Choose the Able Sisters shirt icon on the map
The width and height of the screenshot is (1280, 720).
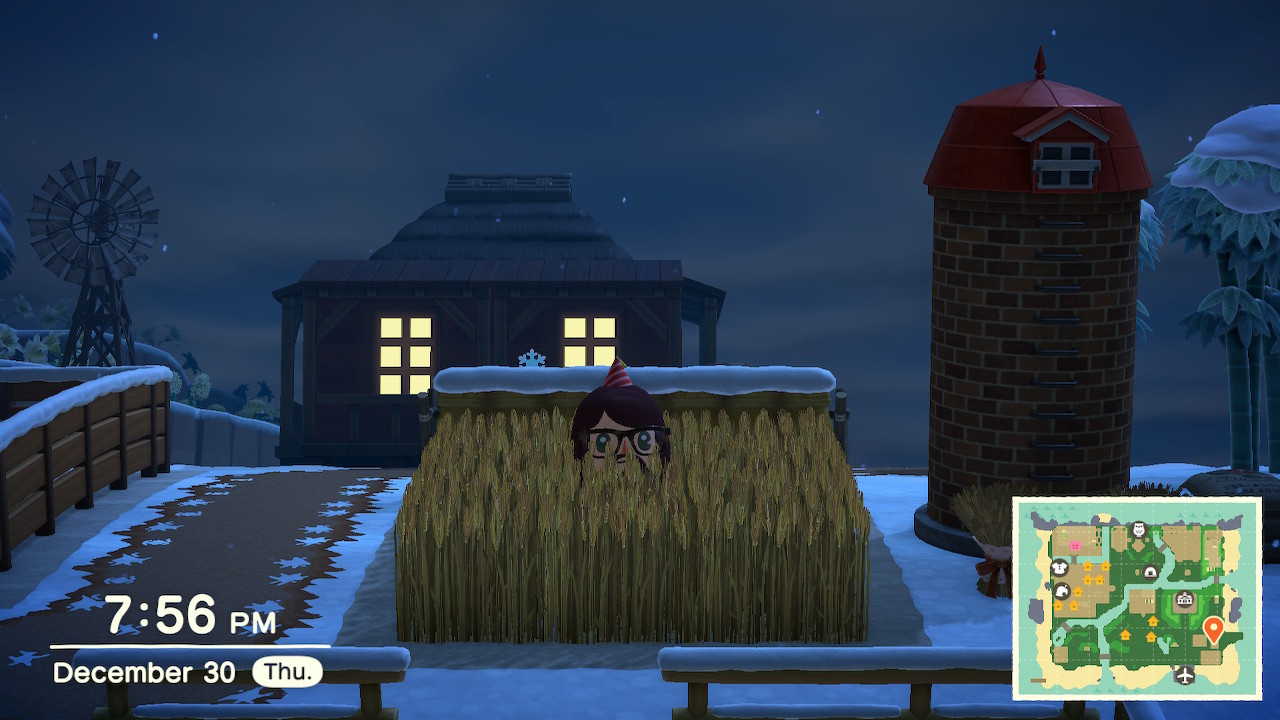coord(1060,569)
